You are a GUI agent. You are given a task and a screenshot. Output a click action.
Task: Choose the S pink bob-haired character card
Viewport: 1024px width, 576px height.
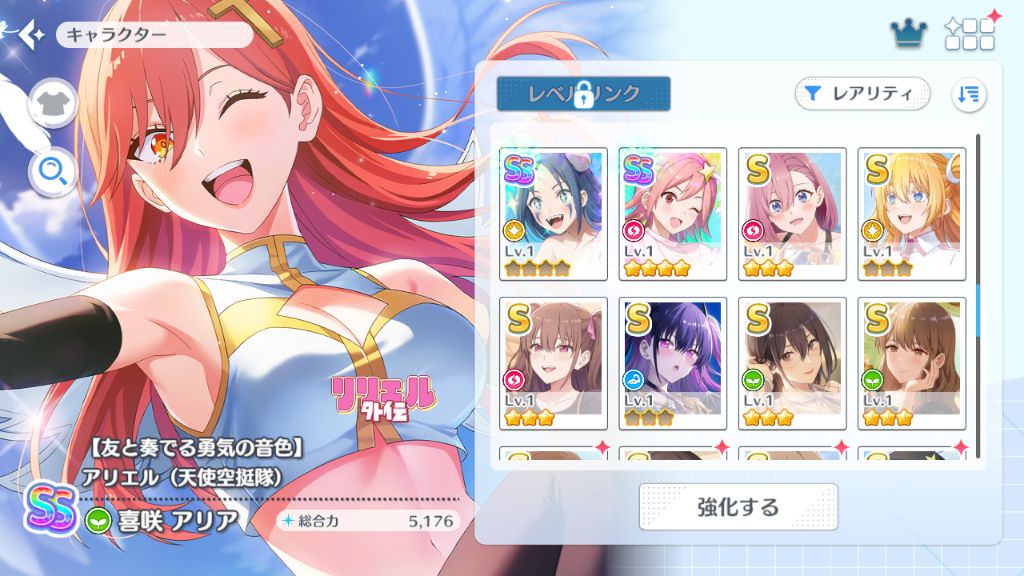point(792,214)
